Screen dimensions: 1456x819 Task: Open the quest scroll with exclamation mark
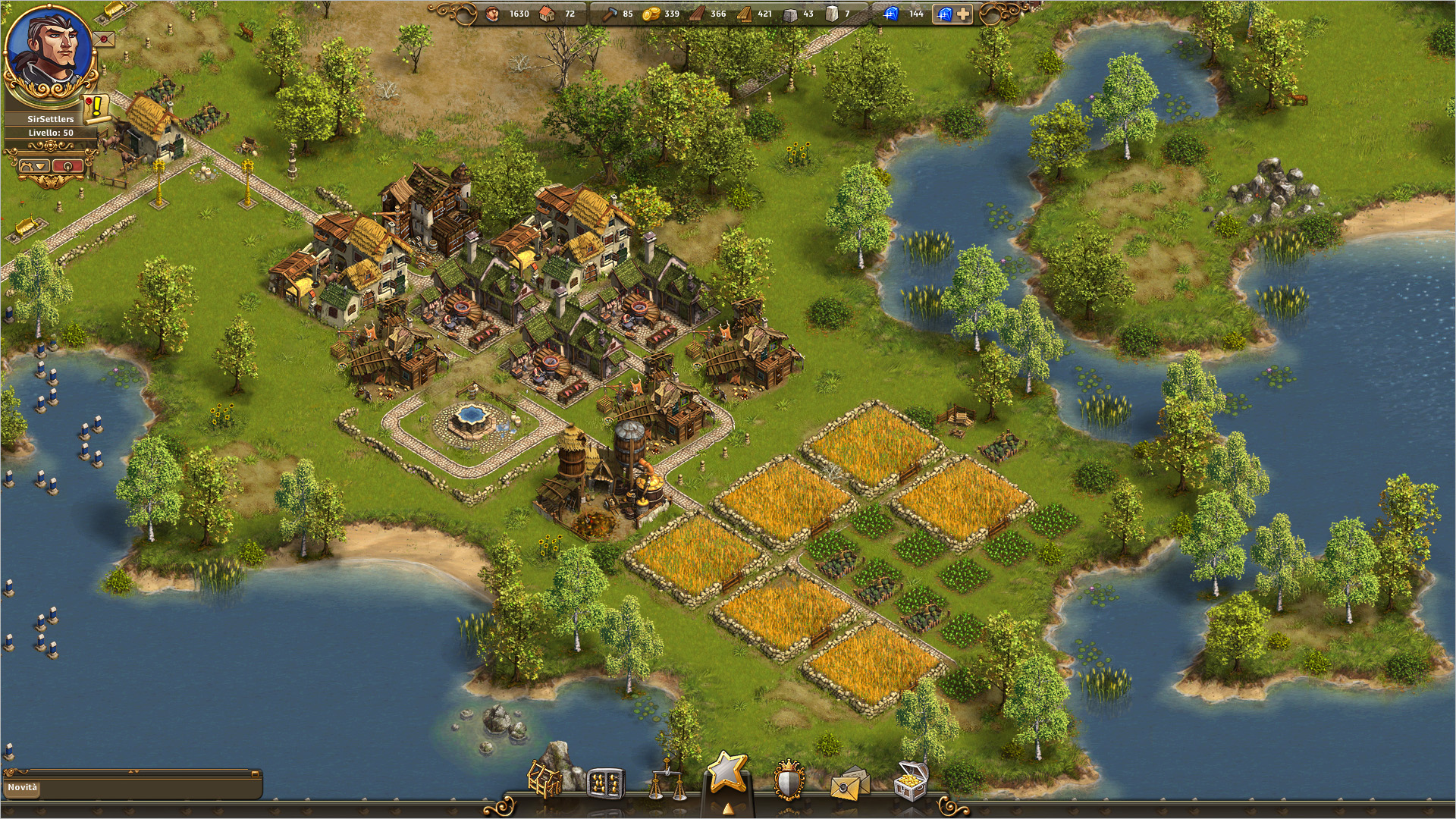[x=96, y=108]
